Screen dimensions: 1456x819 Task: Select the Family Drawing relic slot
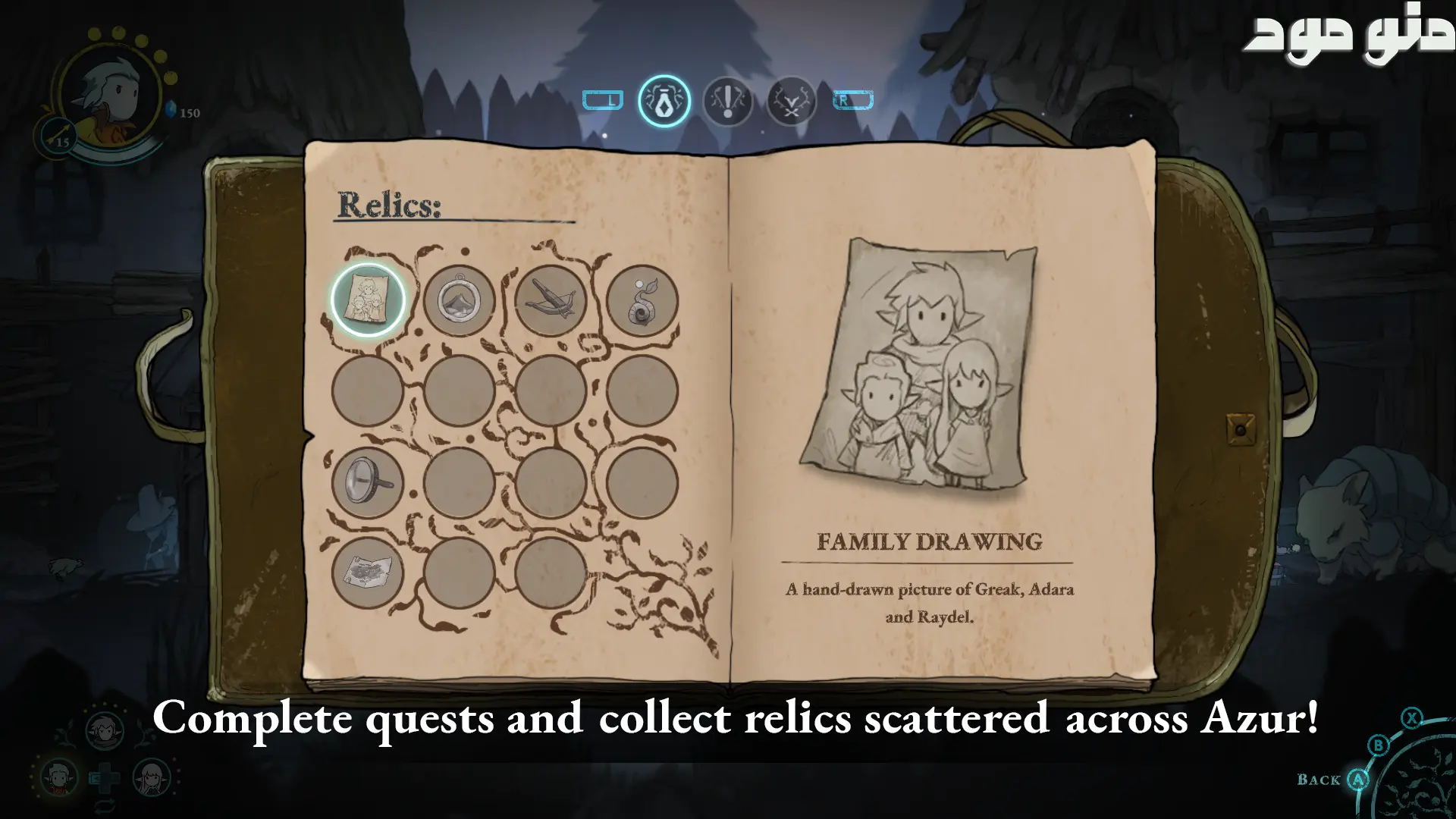coord(368,300)
